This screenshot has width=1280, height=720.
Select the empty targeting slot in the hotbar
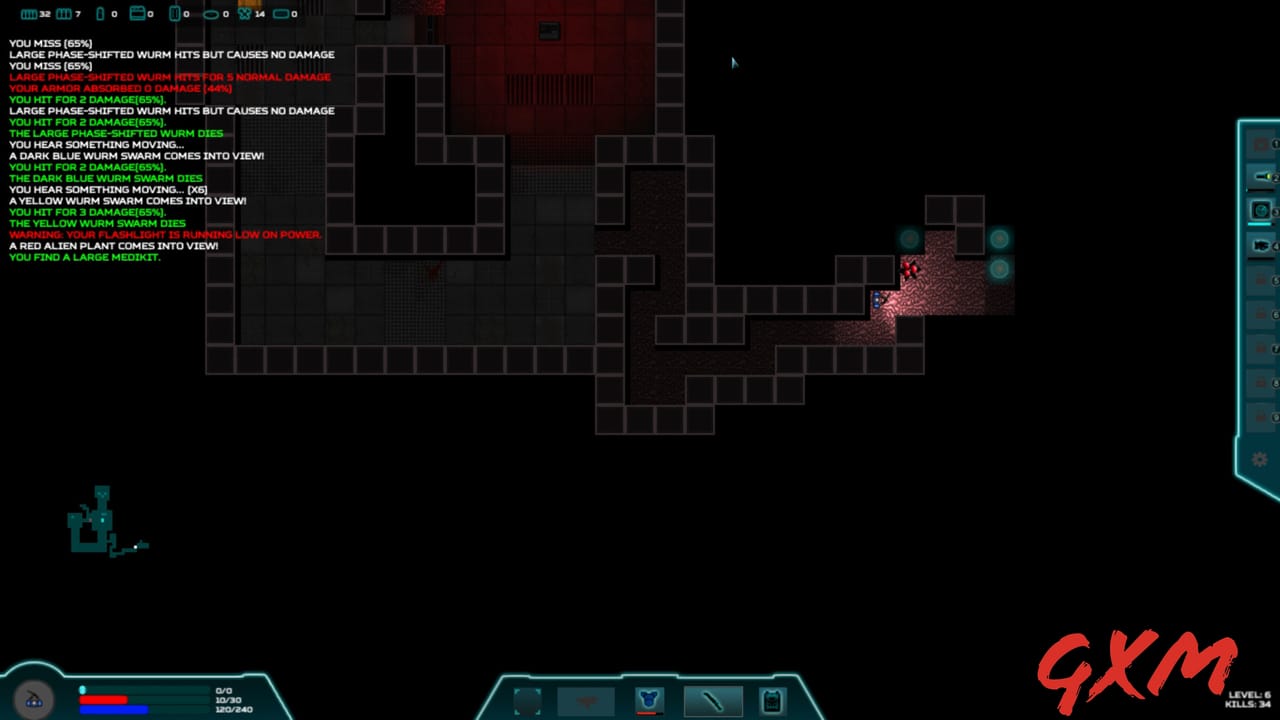528,700
